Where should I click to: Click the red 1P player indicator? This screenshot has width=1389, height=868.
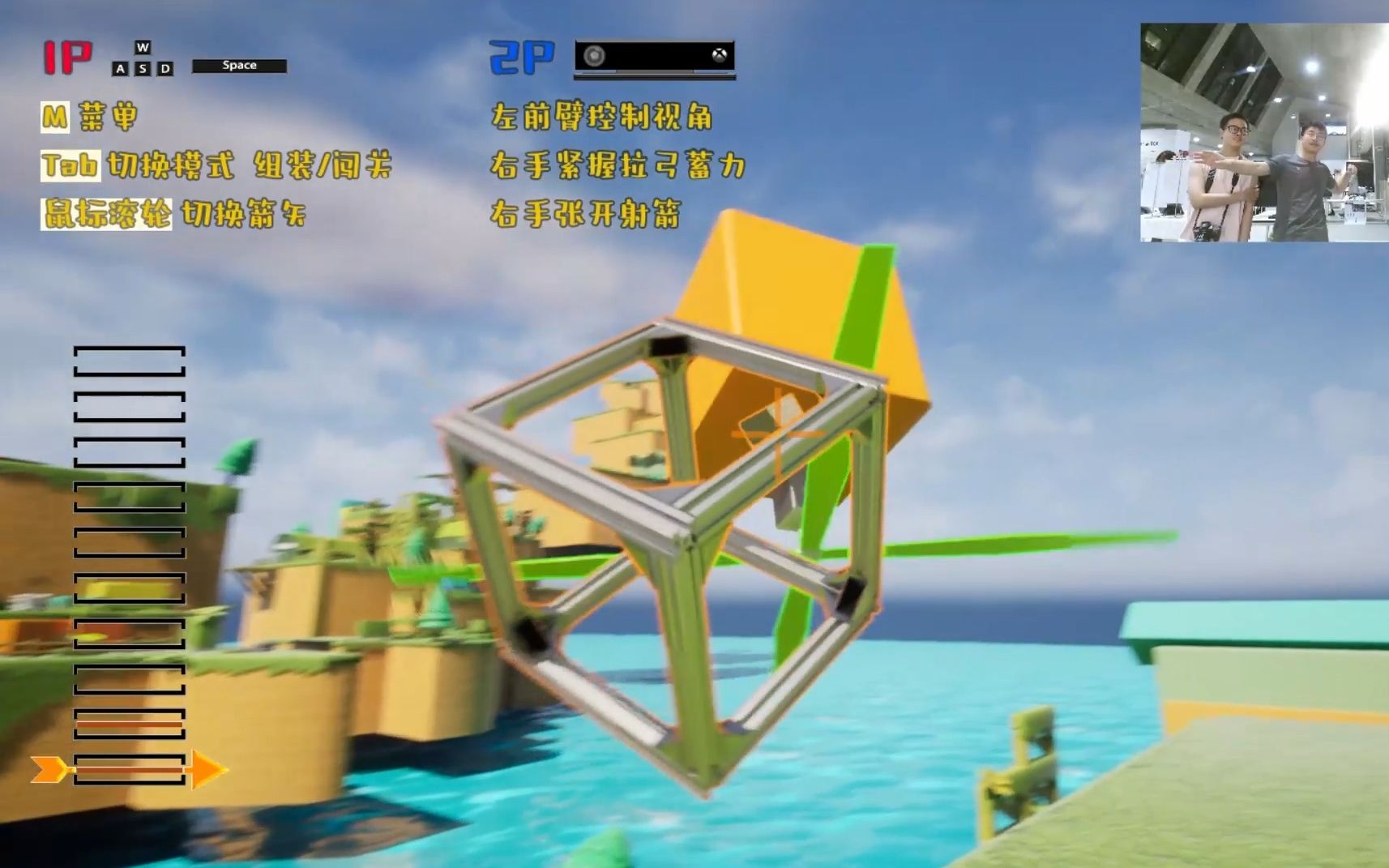(x=68, y=55)
